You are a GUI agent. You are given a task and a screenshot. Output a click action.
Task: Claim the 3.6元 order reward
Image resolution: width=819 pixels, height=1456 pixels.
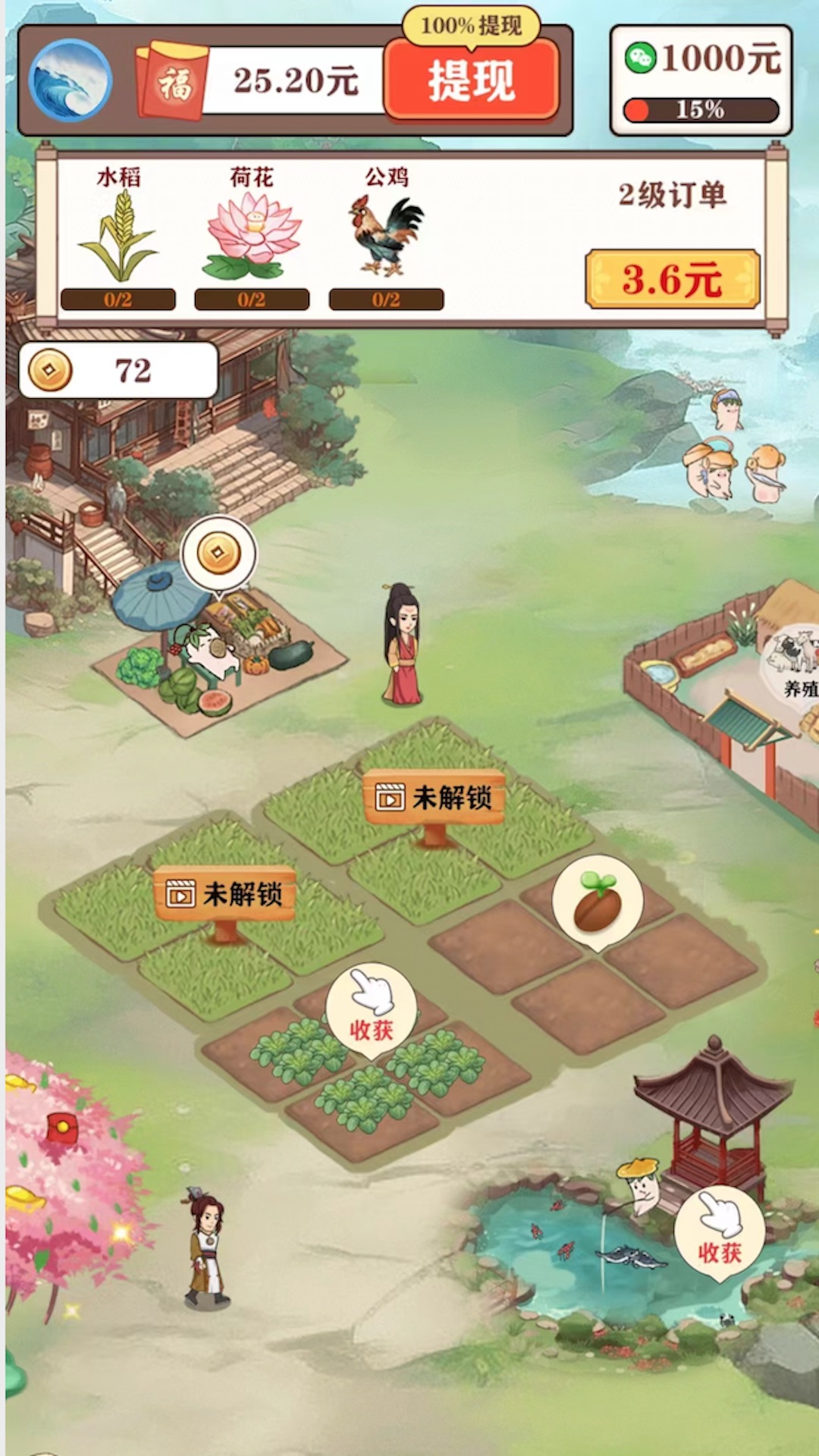click(672, 279)
